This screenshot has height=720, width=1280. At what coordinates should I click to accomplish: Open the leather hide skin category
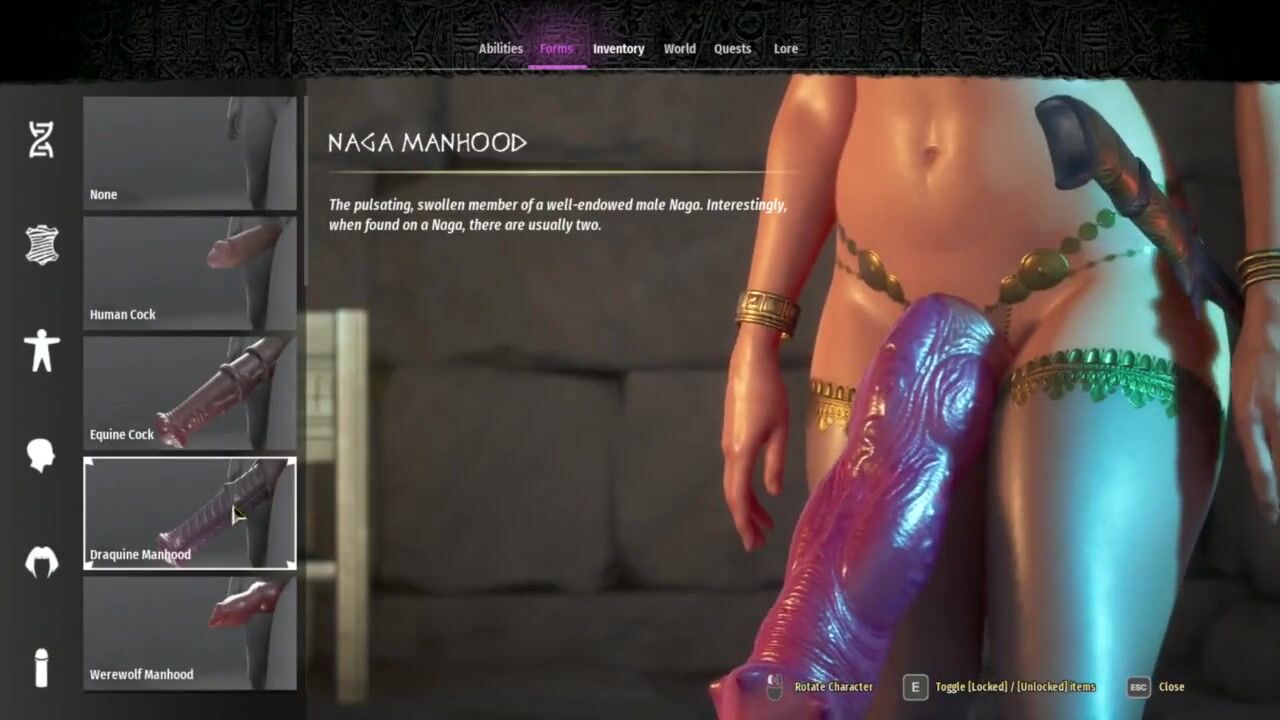coord(41,245)
